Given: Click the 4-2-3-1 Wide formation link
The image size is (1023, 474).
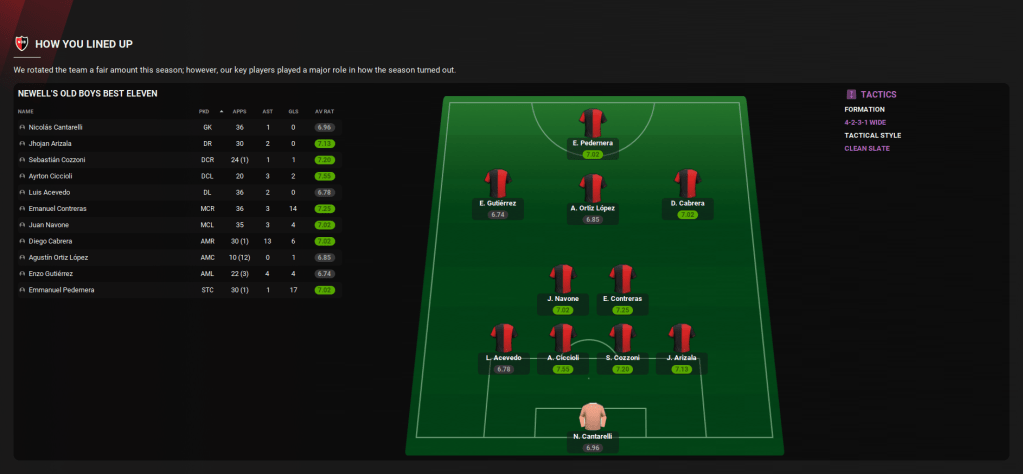Looking at the screenshot, I should click(867, 122).
